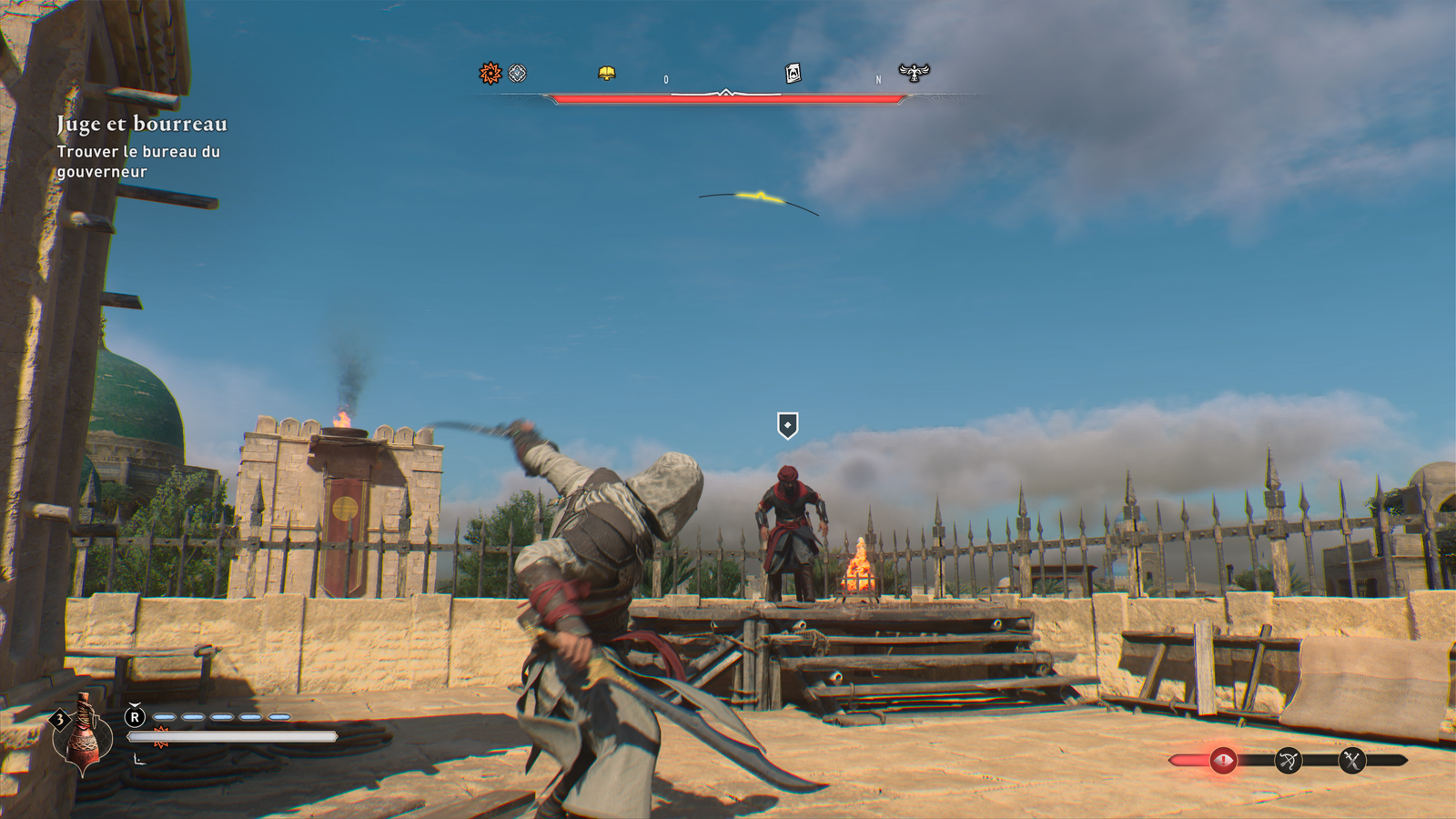Screen dimensions: 1456x819
Task: Click the N north indicator on the compass
Action: point(876,80)
